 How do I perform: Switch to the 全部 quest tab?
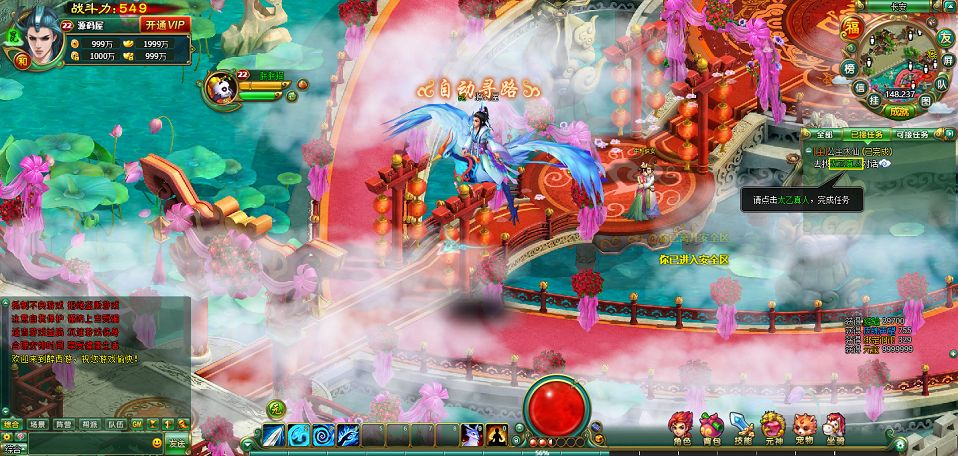[823, 134]
